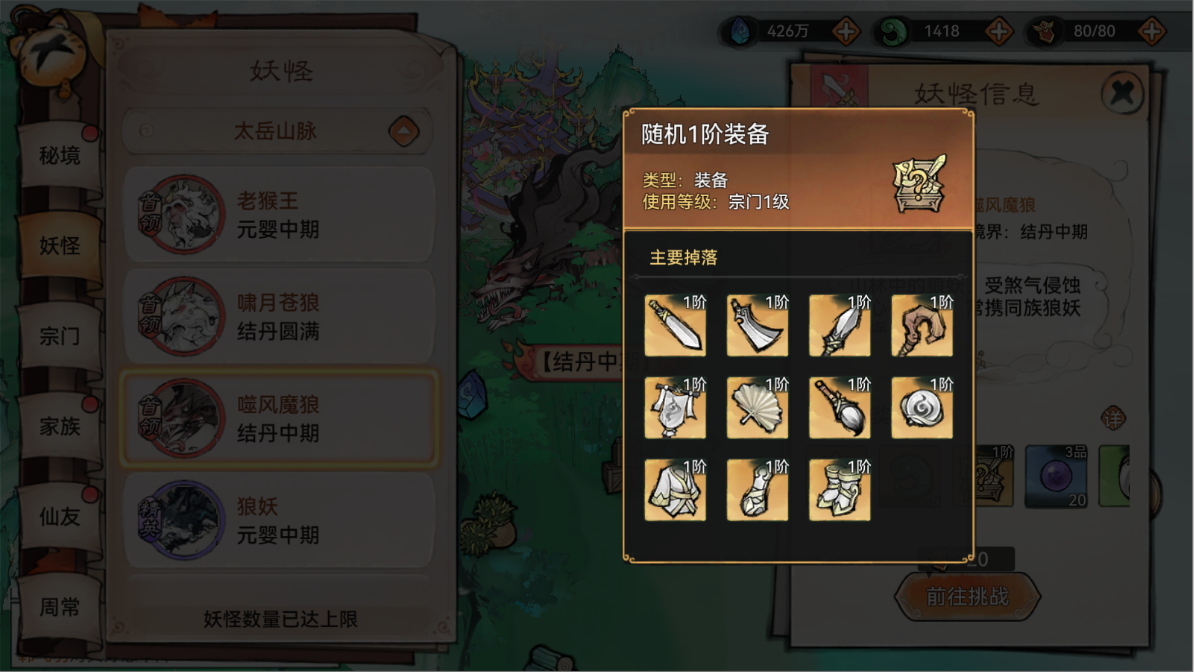
Task: Go to the 家族 tab
Action: coord(60,426)
